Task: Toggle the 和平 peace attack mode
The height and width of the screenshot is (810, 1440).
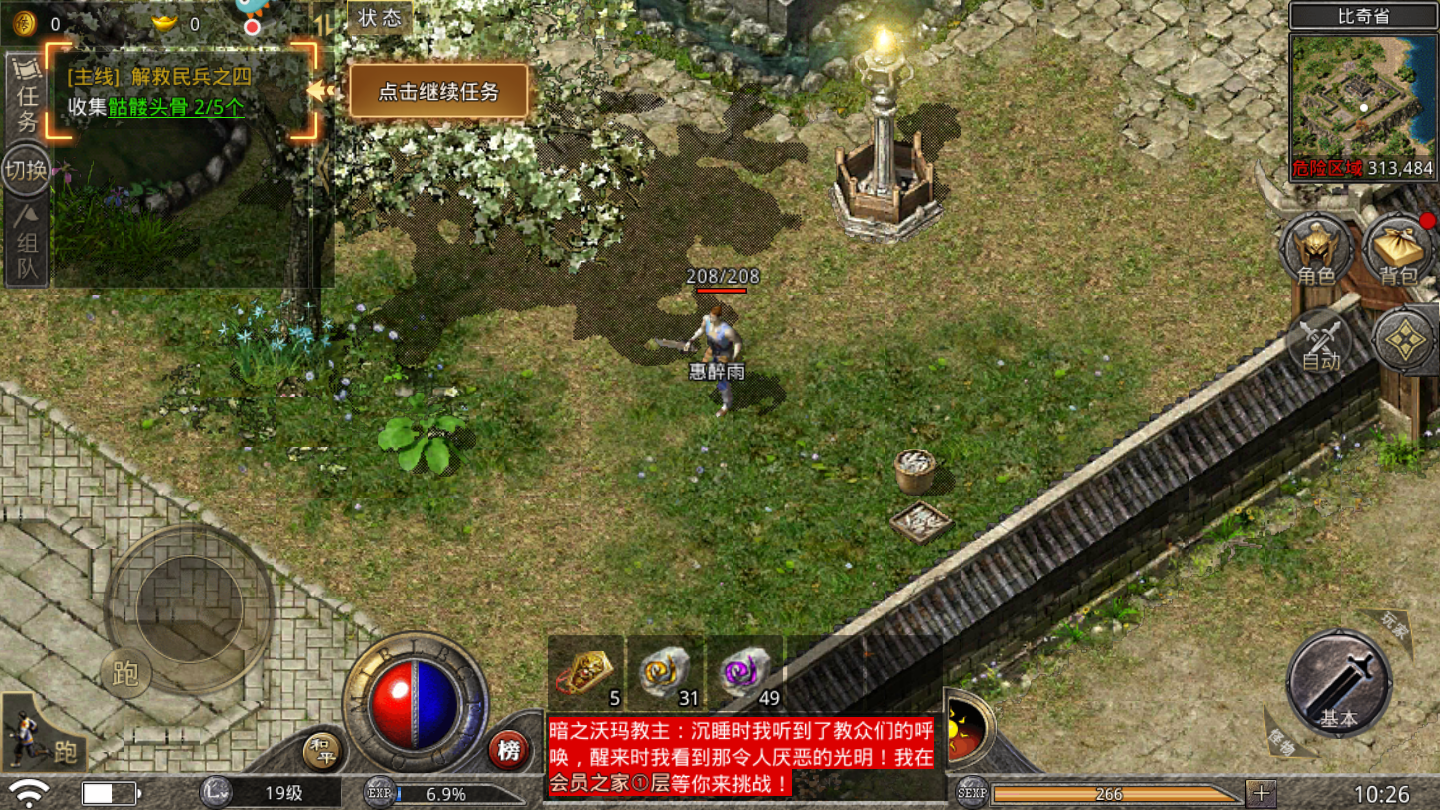Action: click(321, 751)
